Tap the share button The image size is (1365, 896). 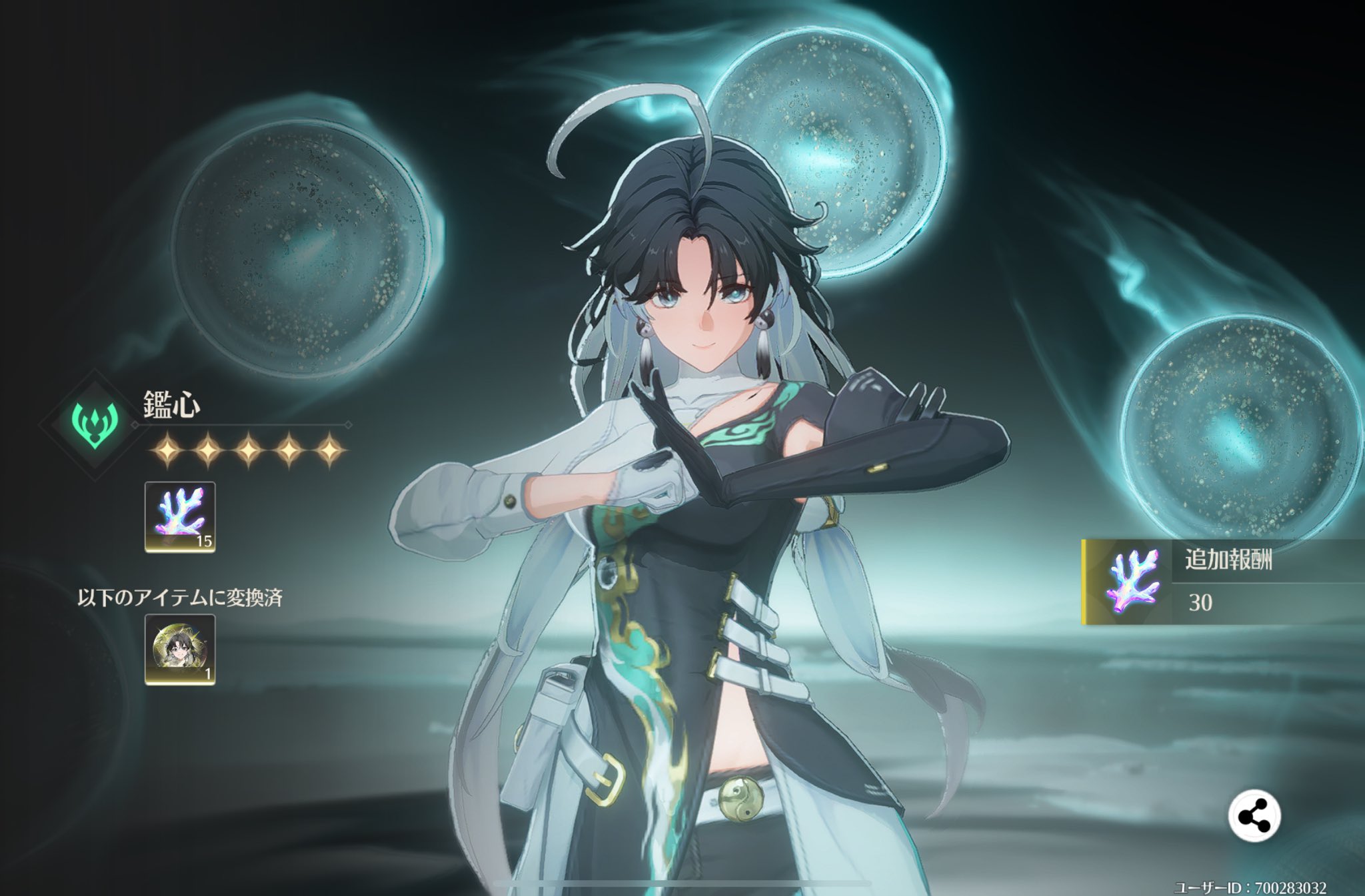click(1254, 816)
